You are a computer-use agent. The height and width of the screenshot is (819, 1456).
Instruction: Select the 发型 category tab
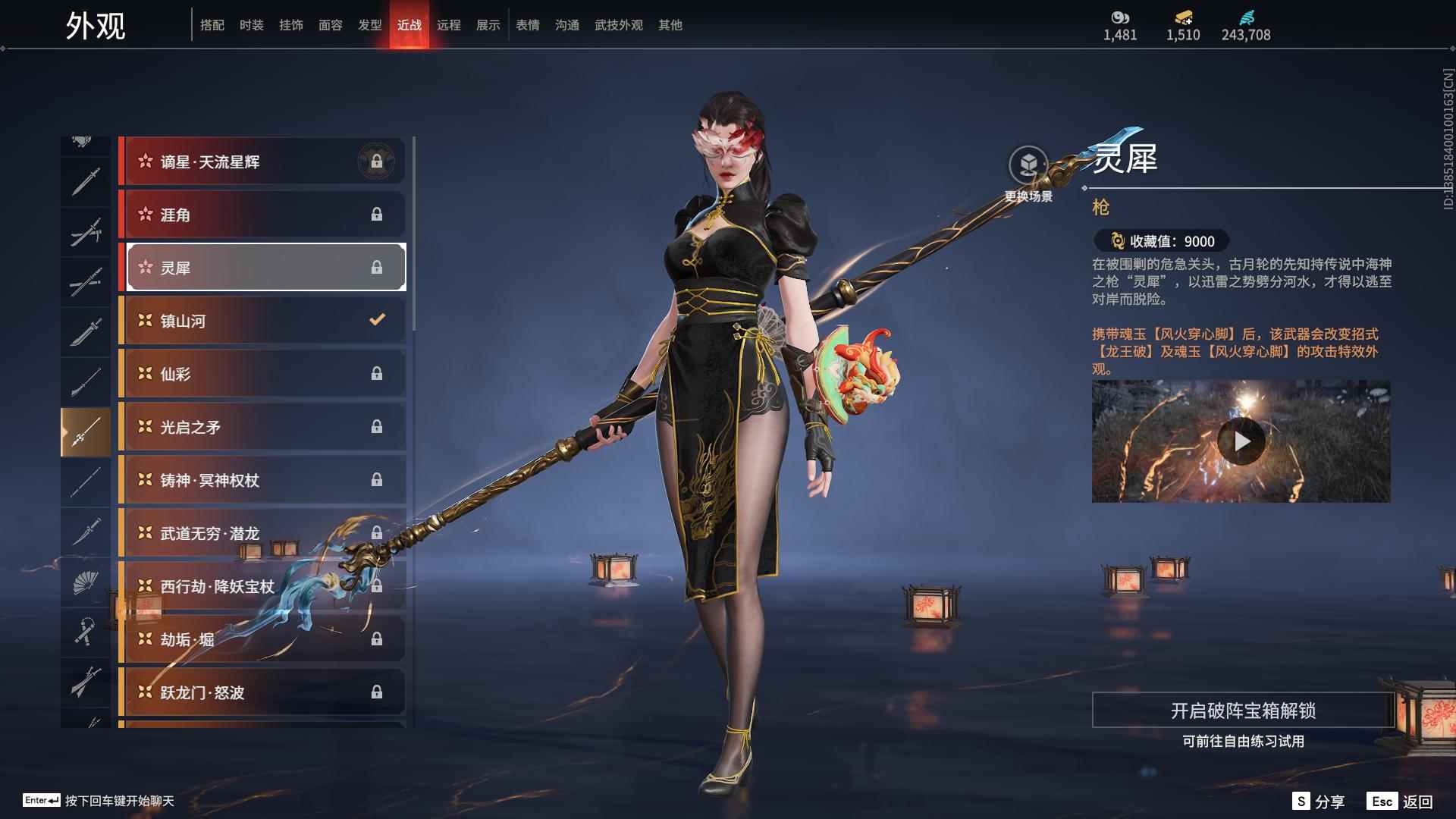pos(369,25)
